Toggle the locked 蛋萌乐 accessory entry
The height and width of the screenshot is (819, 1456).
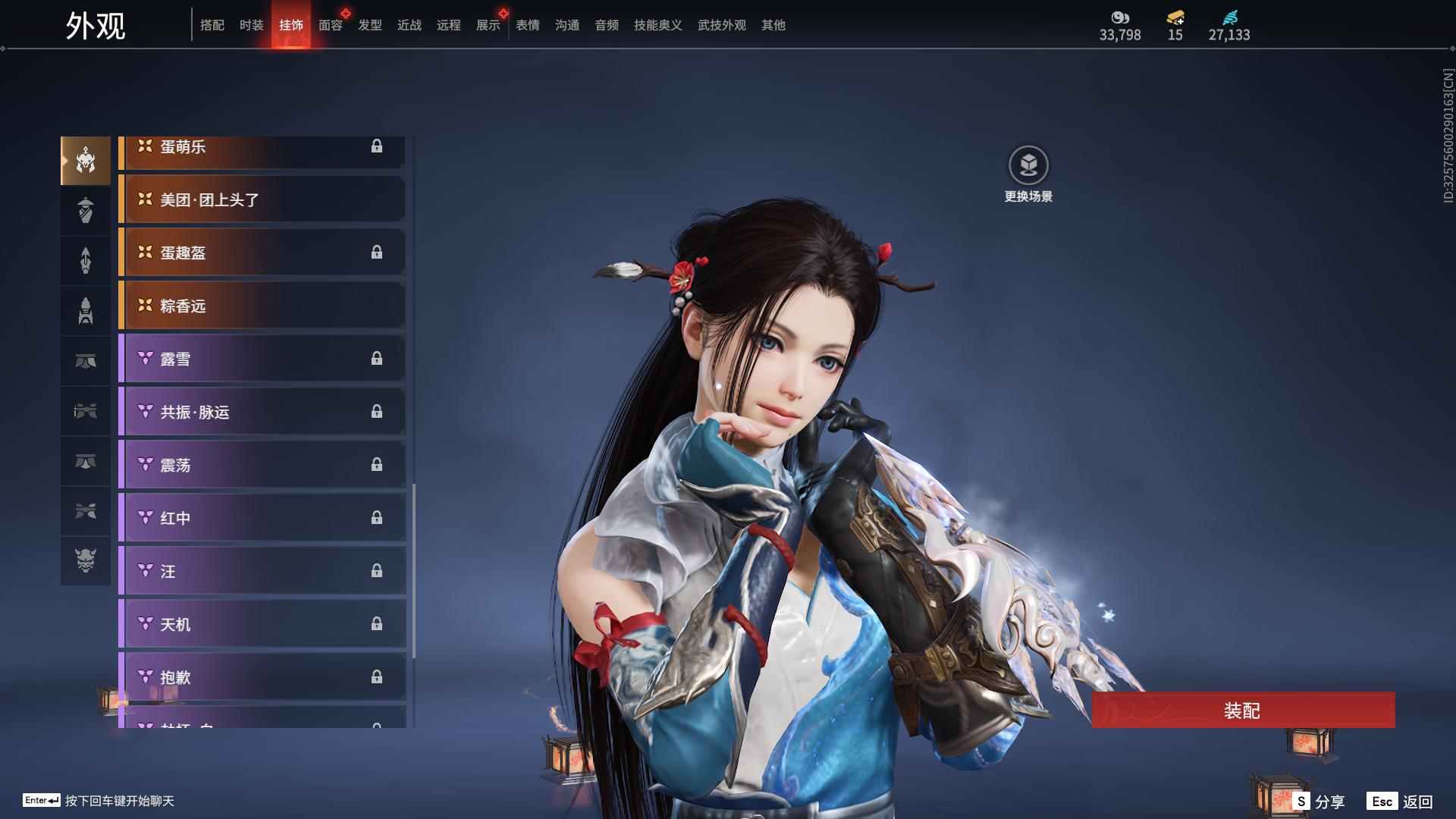click(262, 146)
